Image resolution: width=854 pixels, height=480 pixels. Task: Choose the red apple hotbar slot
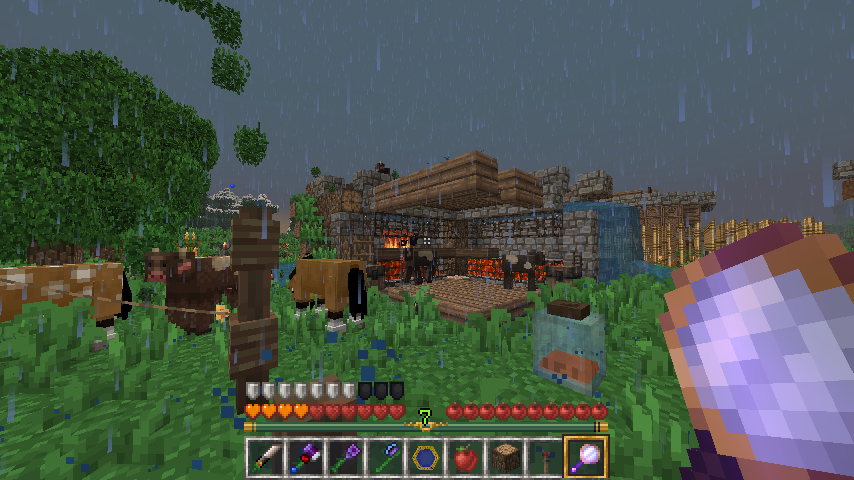[466, 457]
